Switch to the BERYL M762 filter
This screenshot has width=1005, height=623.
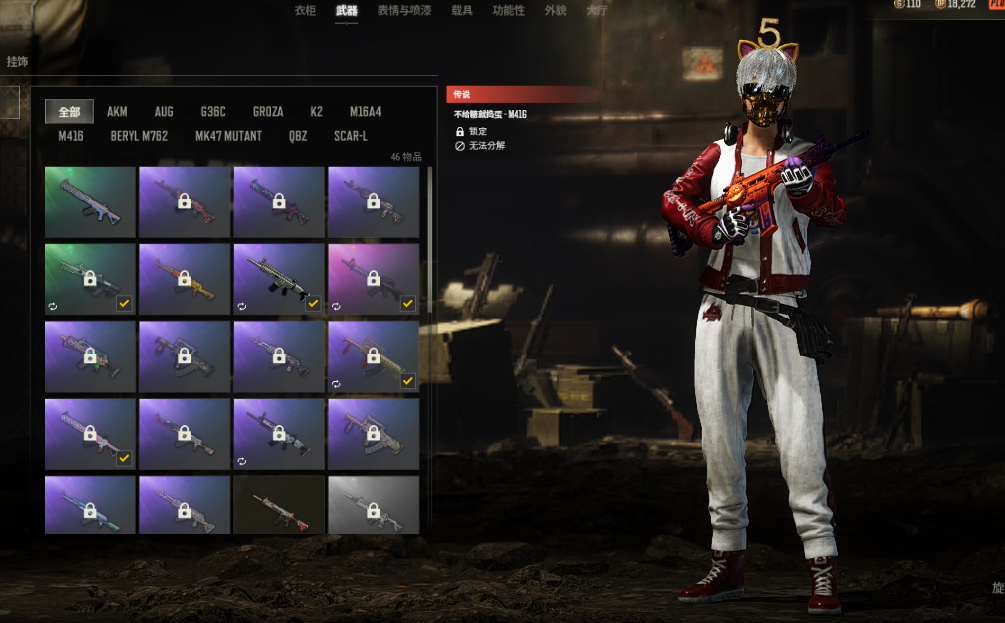[x=139, y=136]
